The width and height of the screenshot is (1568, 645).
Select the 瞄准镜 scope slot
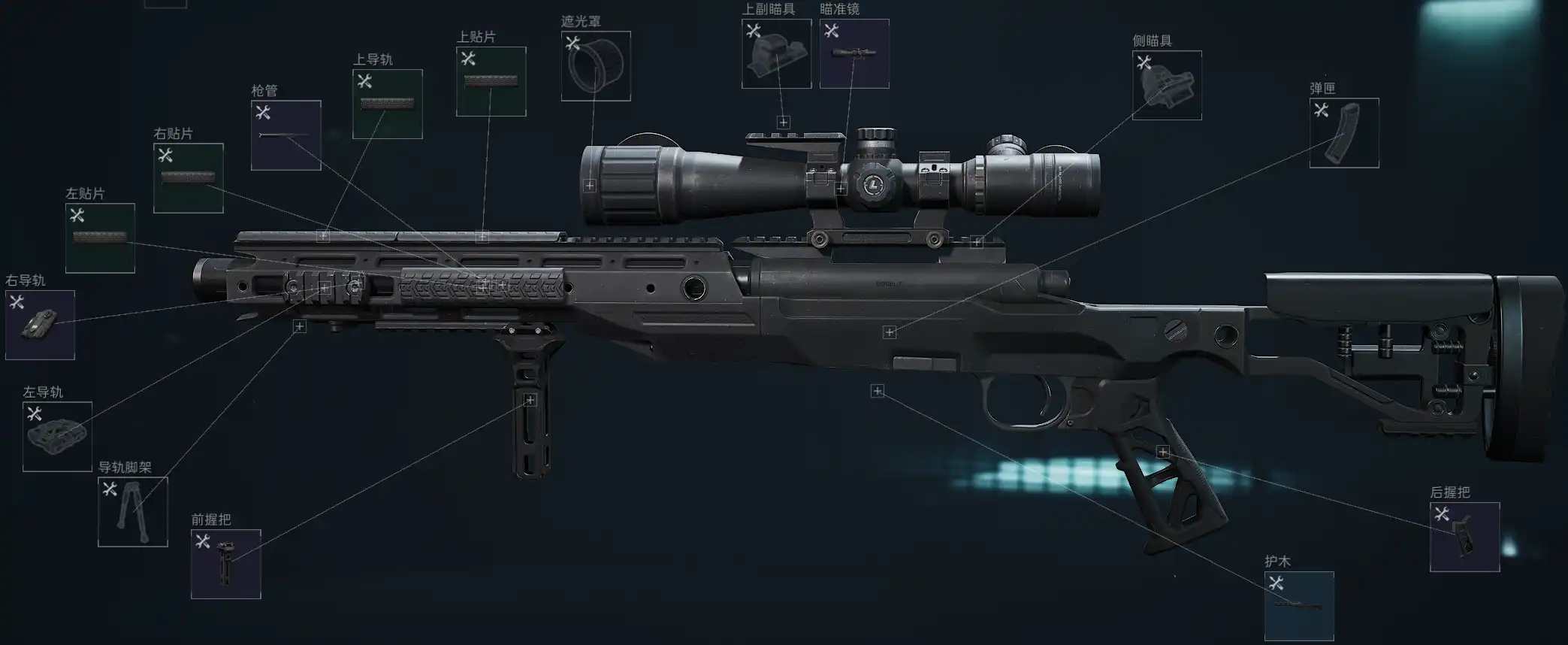(x=854, y=54)
